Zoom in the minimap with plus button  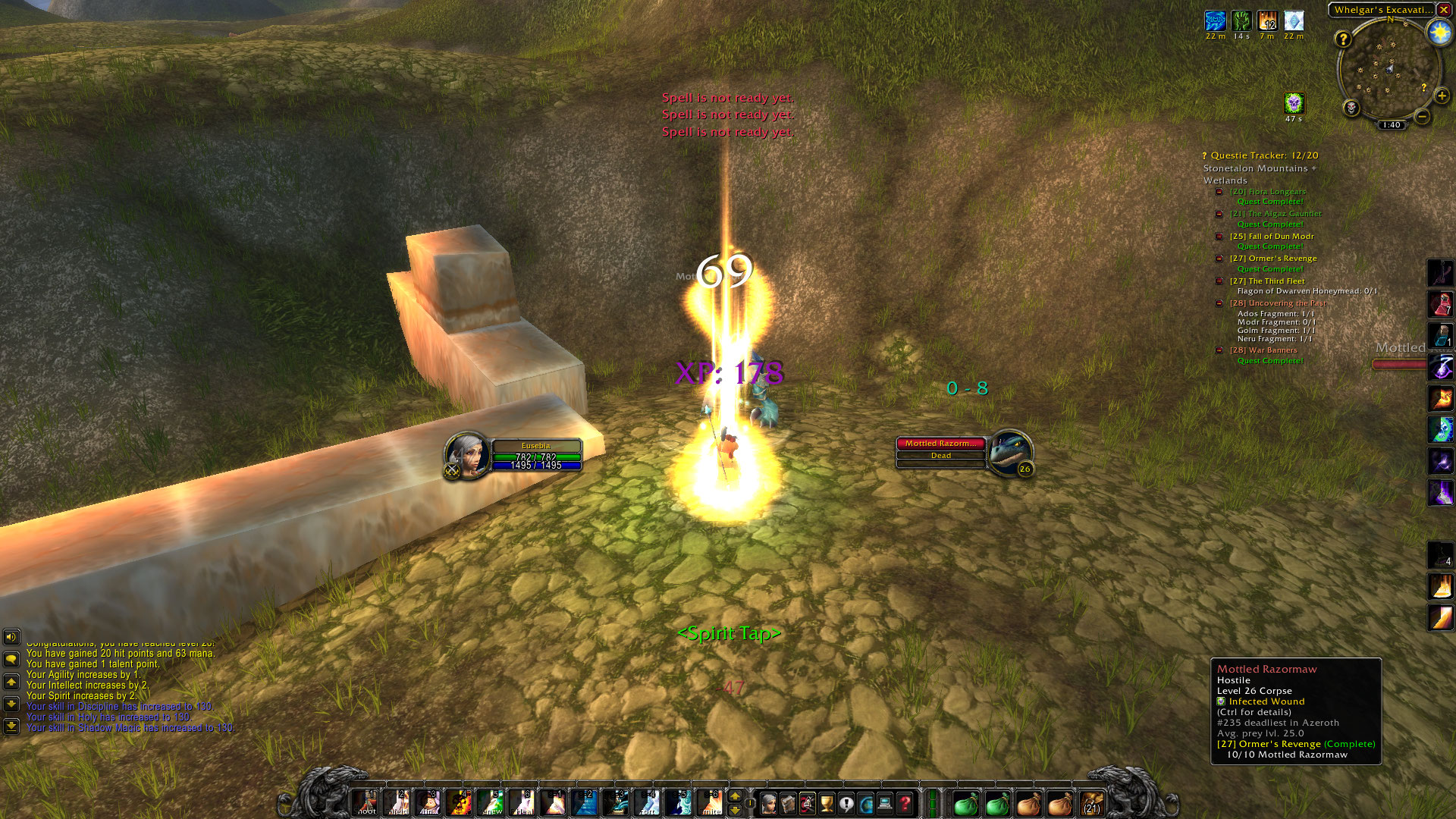(1442, 96)
